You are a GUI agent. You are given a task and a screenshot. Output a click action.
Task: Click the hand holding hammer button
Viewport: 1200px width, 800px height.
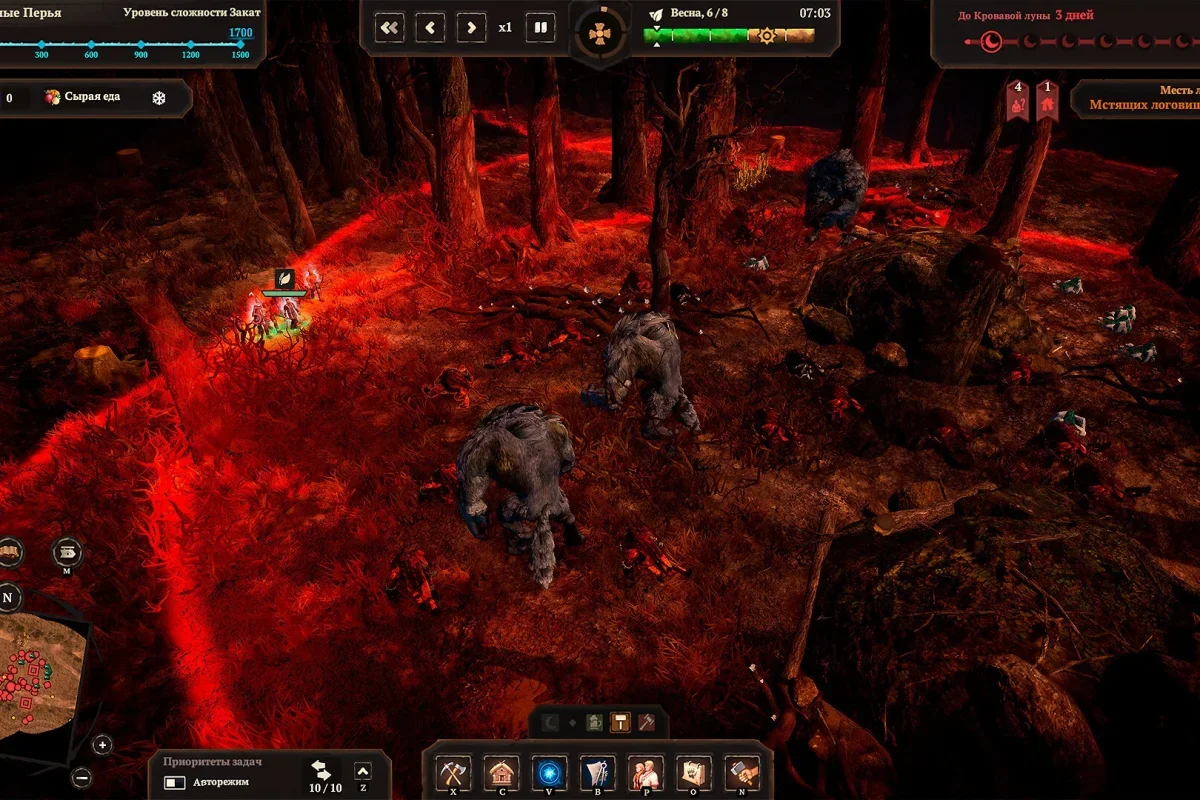[x=742, y=772]
